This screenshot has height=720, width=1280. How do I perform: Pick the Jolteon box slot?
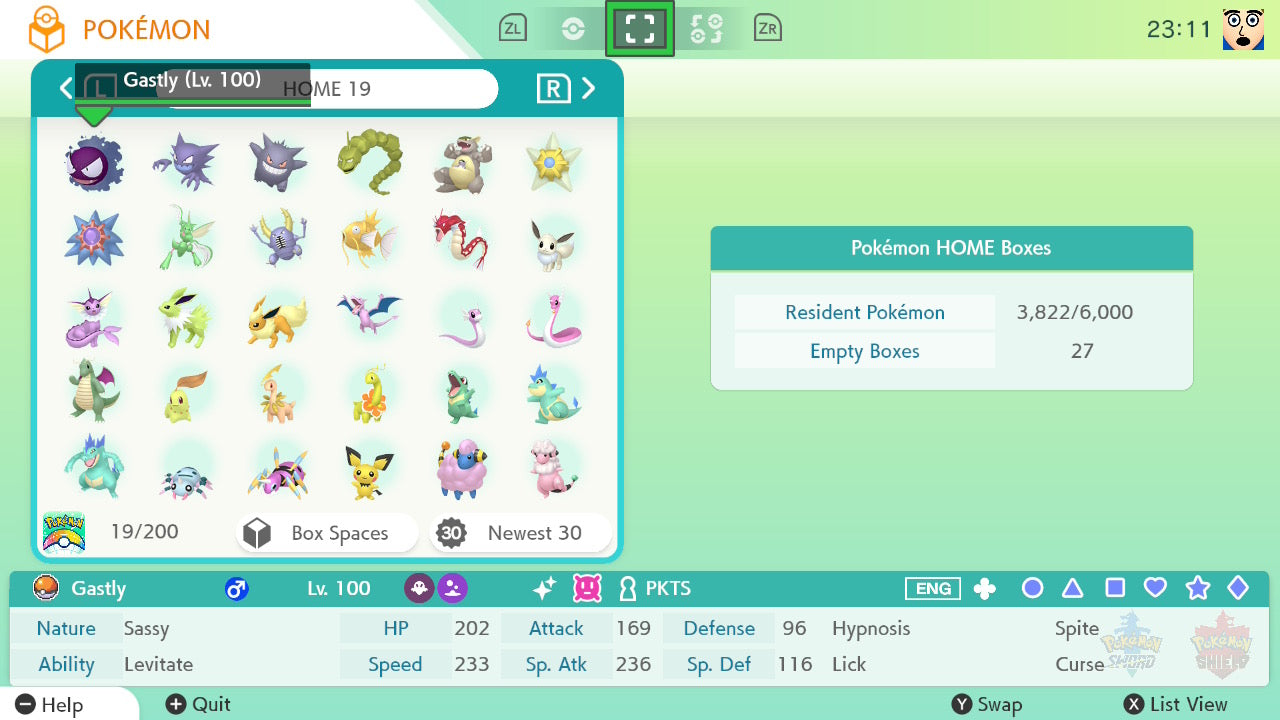point(185,317)
